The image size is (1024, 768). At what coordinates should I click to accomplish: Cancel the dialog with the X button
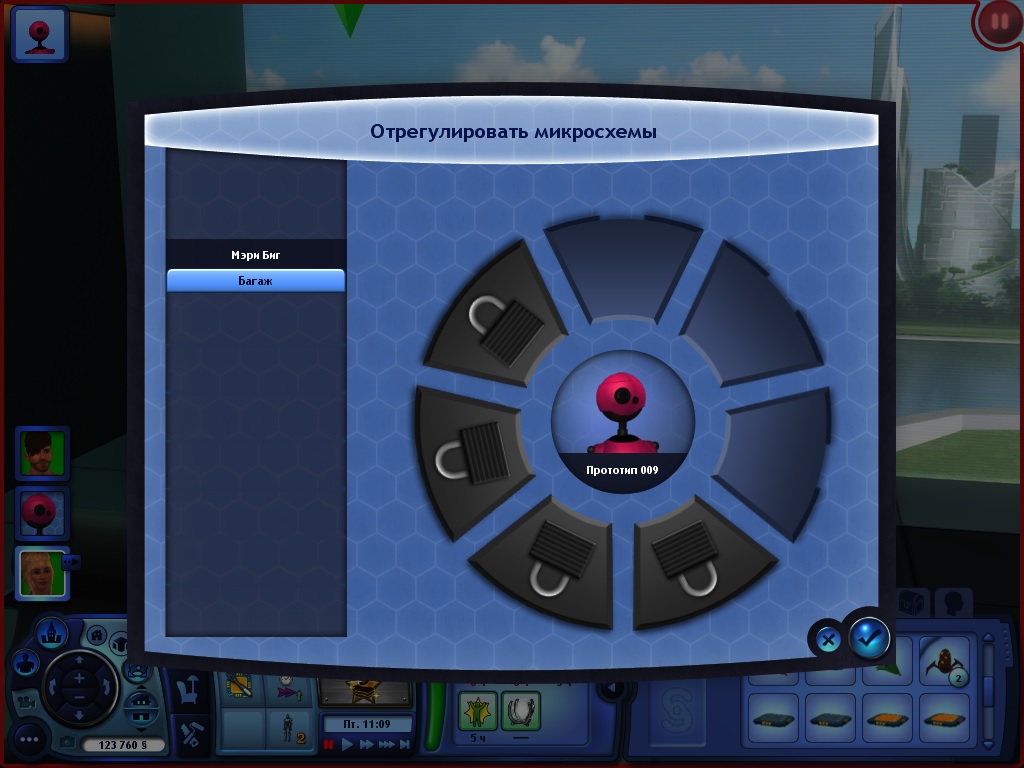coord(828,638)
